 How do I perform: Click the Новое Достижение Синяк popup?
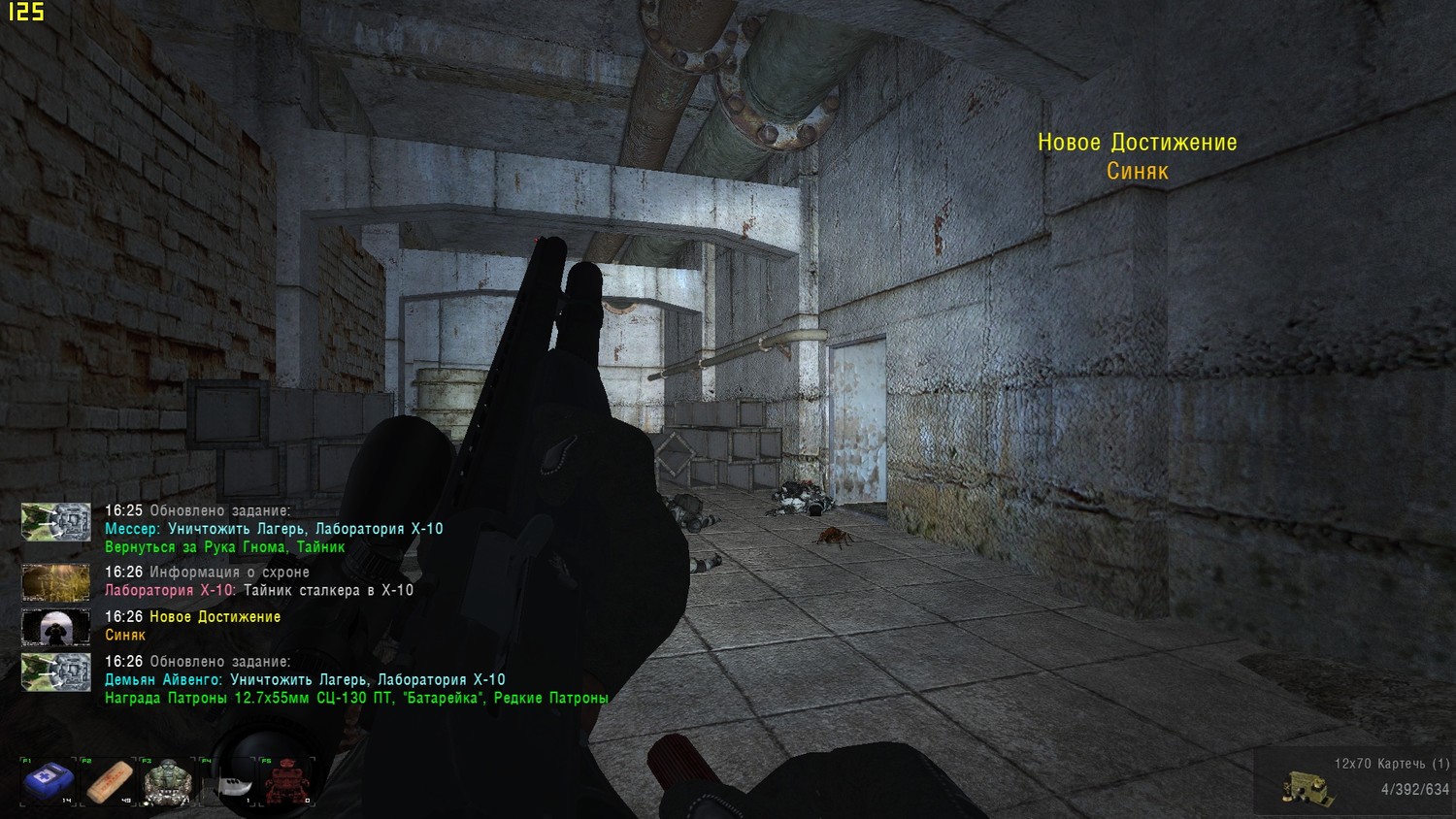coord(1137,157)
